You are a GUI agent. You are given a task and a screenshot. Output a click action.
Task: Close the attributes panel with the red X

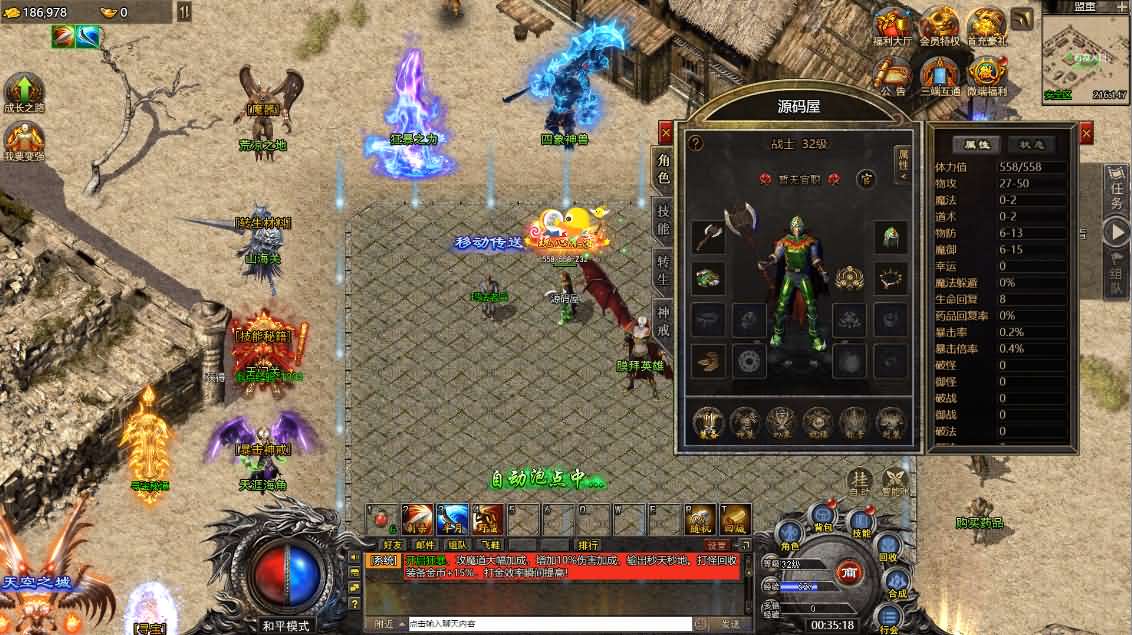point(1086,132)
